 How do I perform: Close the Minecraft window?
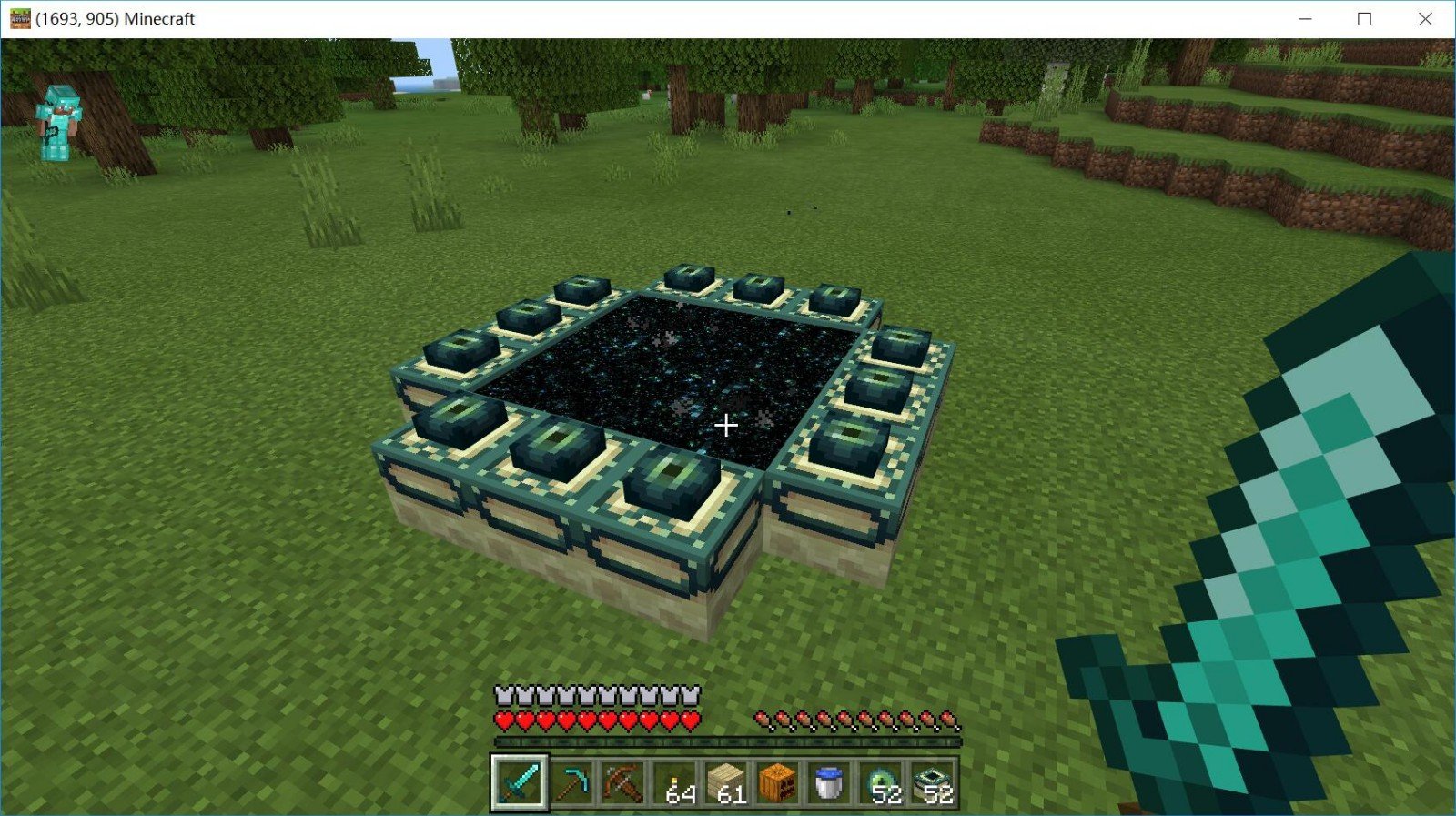[1425, 19]
